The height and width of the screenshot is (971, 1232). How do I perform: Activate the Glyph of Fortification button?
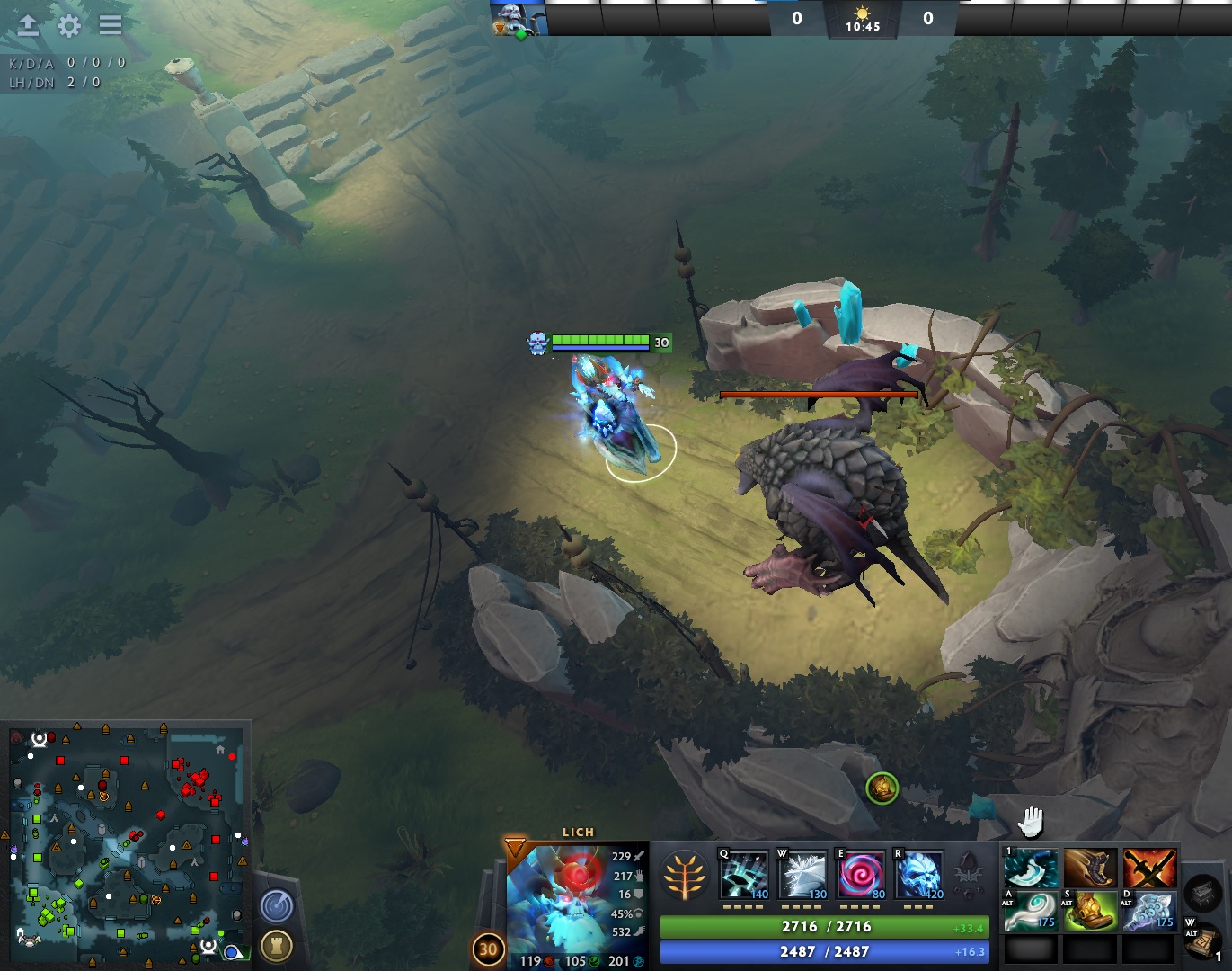pos(277,945)
